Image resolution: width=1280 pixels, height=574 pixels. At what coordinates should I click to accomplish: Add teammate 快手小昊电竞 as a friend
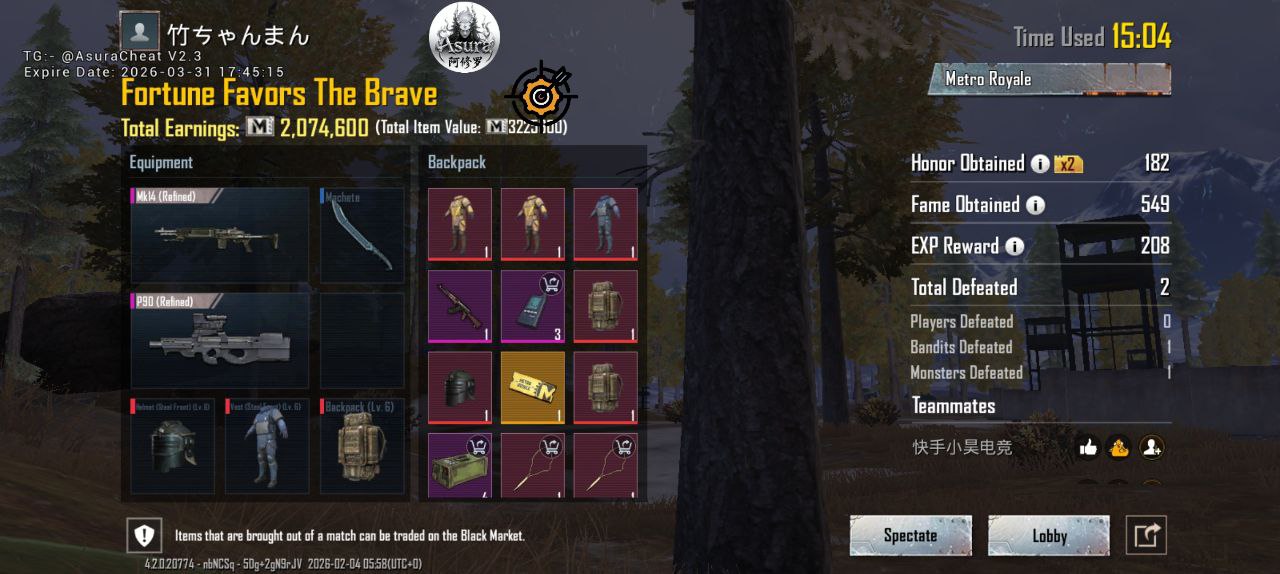point(1152,448)
